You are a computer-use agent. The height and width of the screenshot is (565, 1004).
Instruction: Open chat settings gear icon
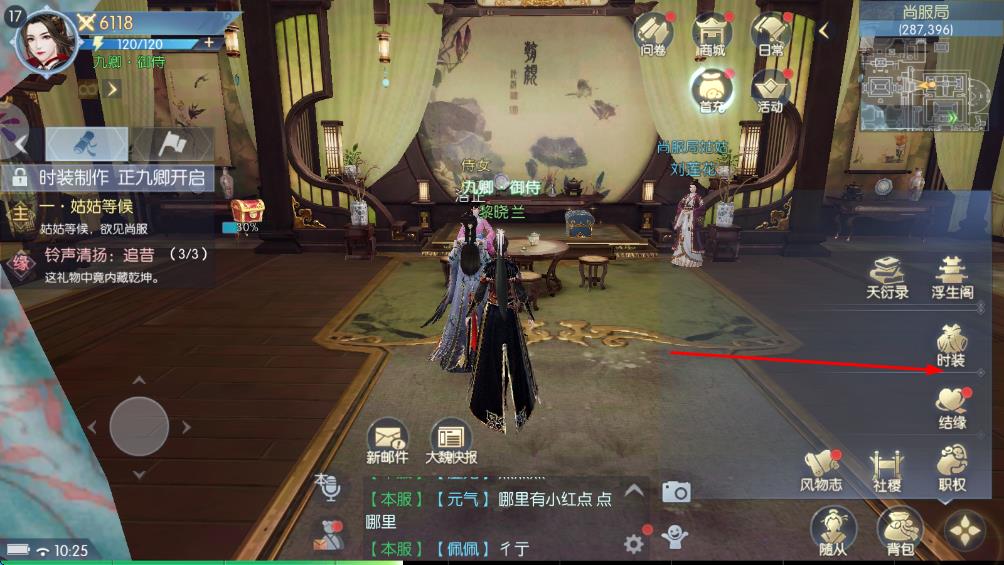[x=633, y=543]
